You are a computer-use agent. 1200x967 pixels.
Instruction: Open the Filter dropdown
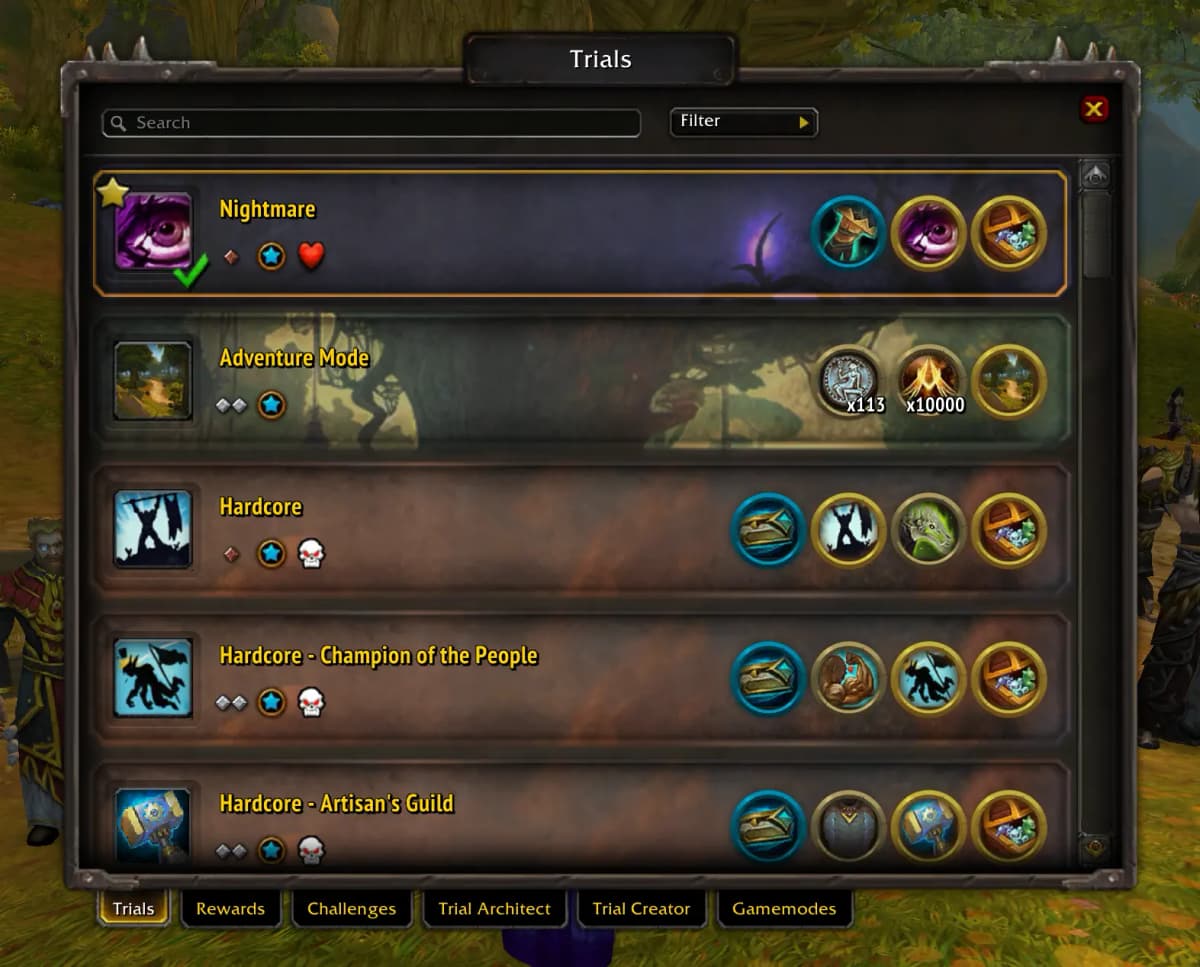(x=743, y=122)
